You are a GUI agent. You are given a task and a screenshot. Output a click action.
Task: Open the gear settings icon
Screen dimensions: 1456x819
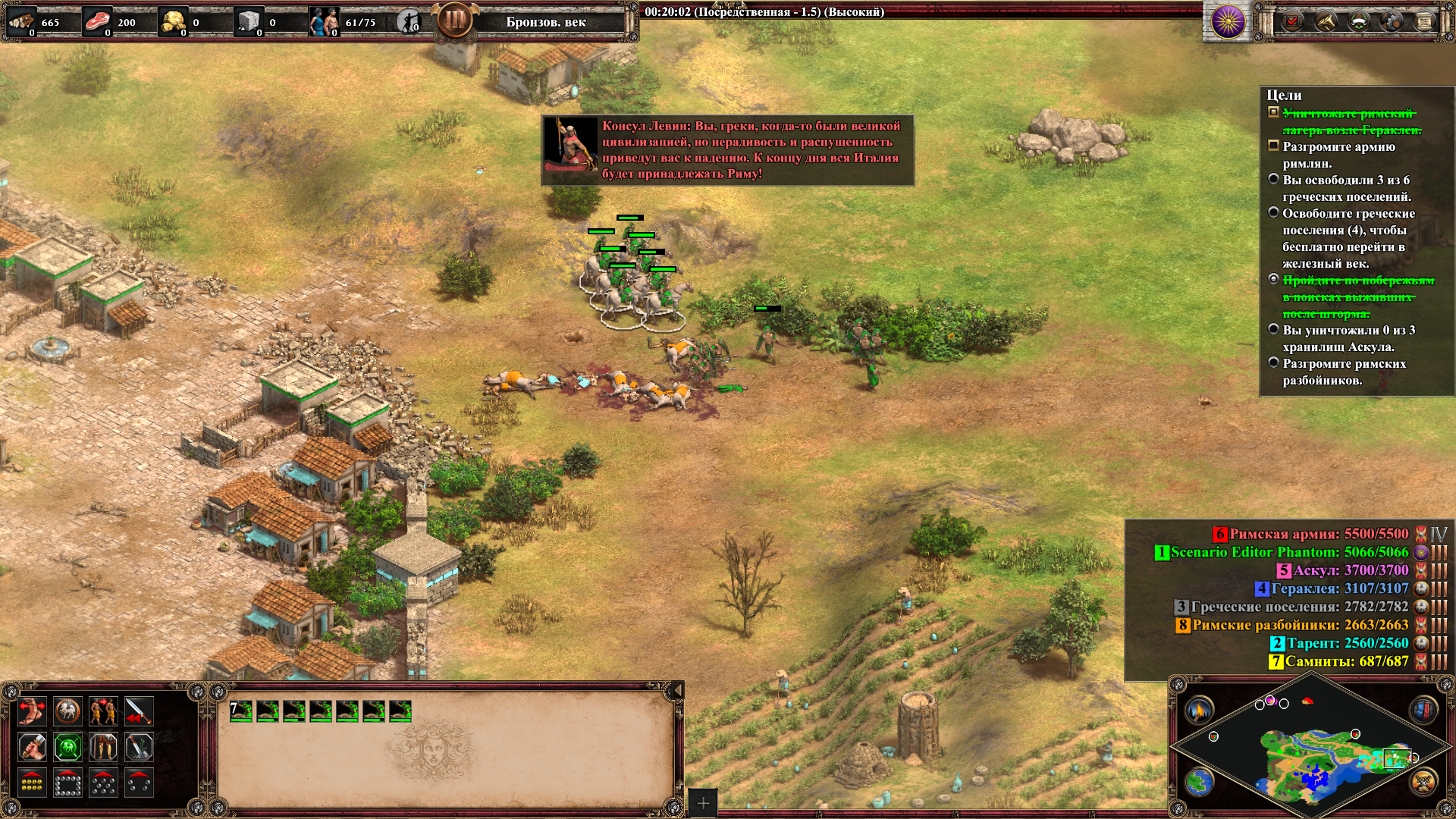point(1392,21)
